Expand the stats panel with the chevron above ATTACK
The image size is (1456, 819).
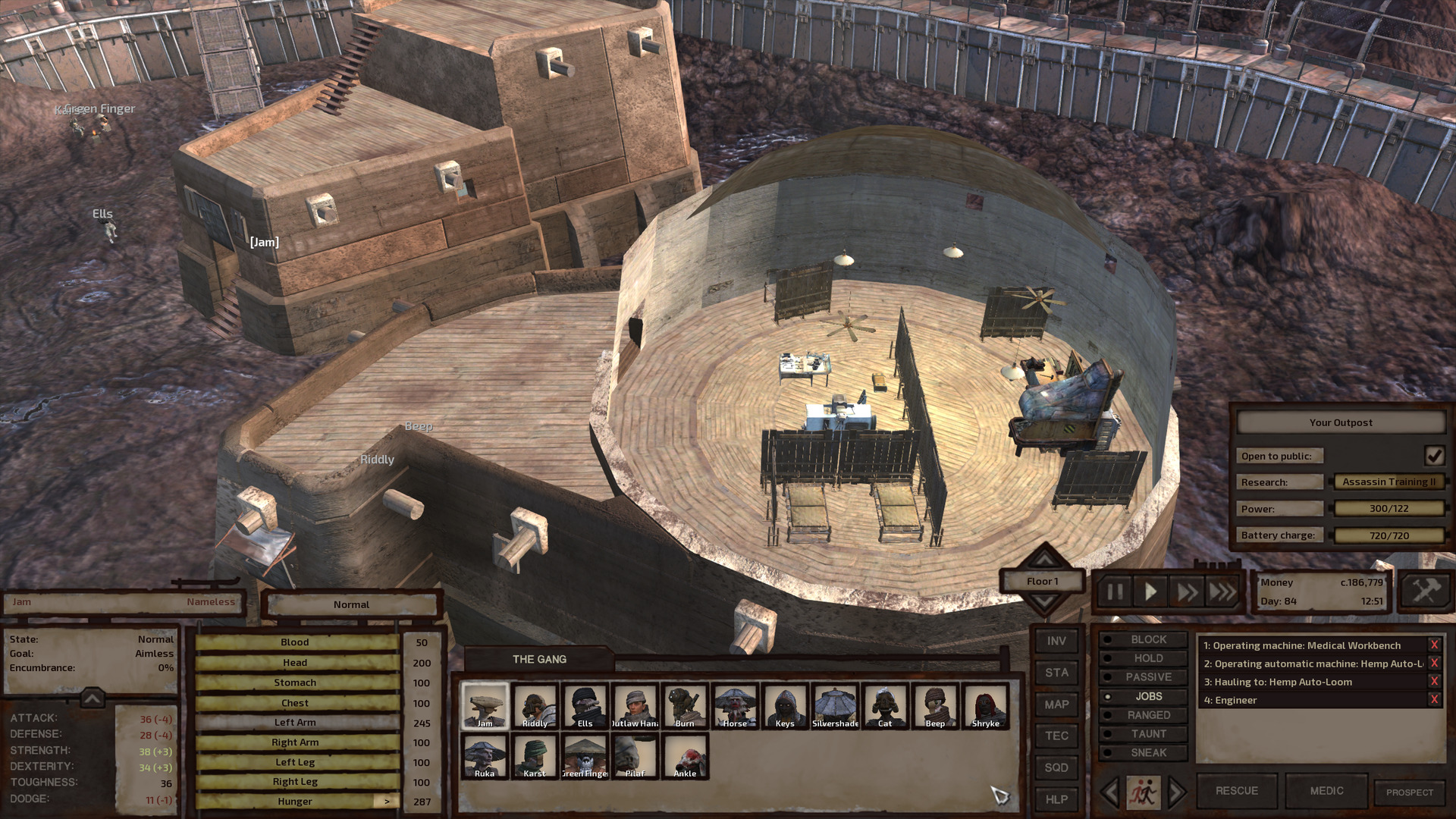[x=91, y=699]
